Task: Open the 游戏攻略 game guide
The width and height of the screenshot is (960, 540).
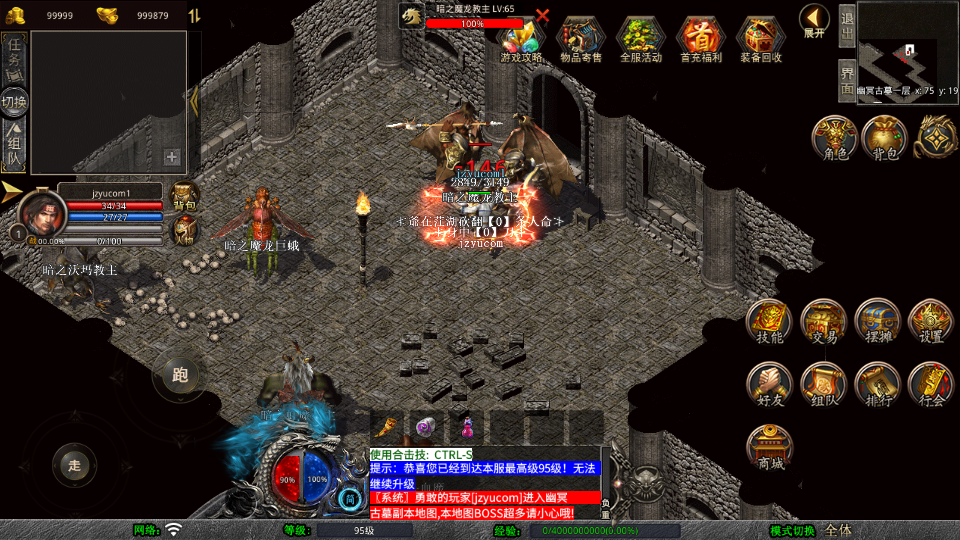Action: (521, 38)
